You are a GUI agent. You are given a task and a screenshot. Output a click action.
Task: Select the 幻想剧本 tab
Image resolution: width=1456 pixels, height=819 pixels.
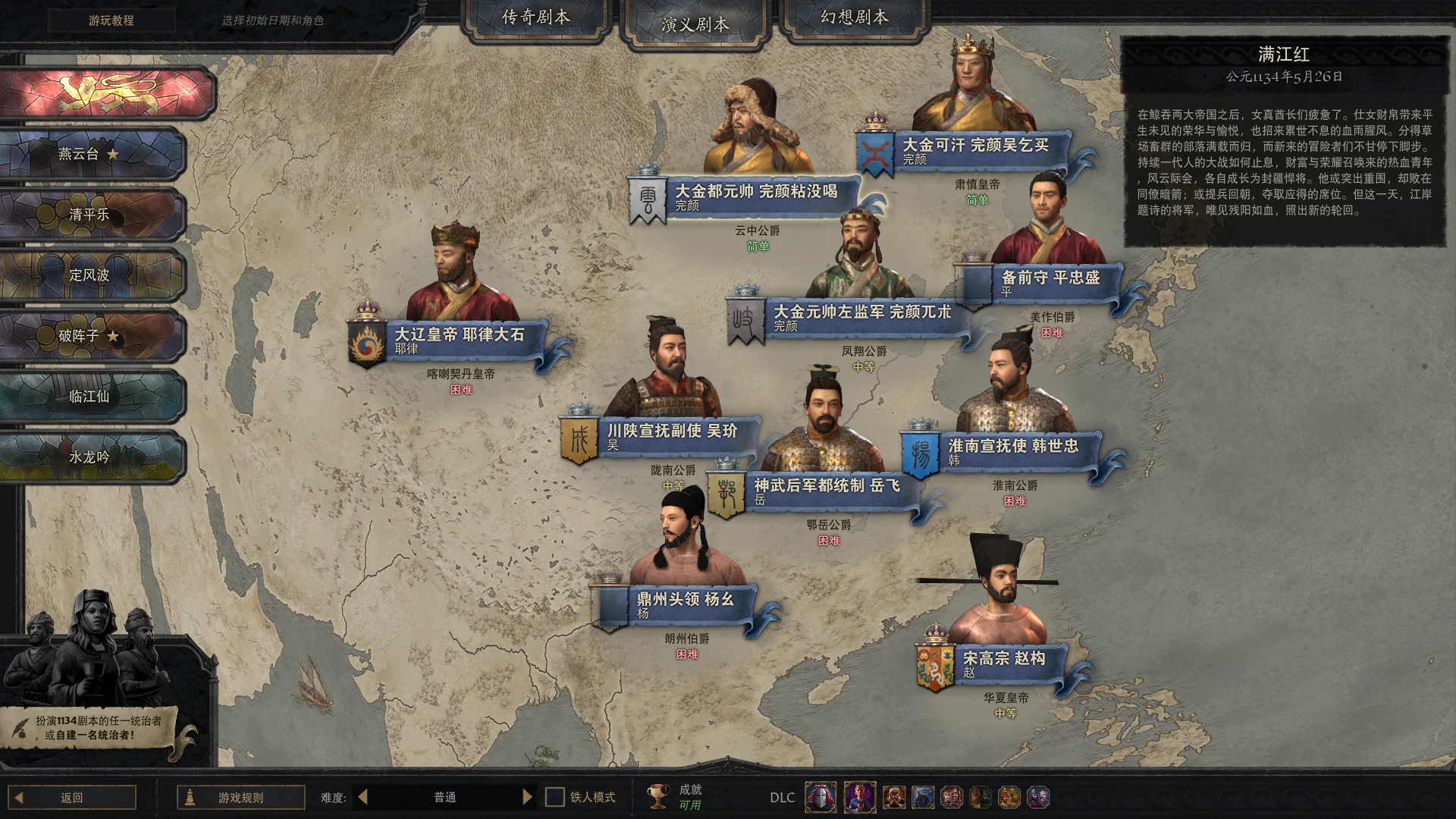(854, 18)
